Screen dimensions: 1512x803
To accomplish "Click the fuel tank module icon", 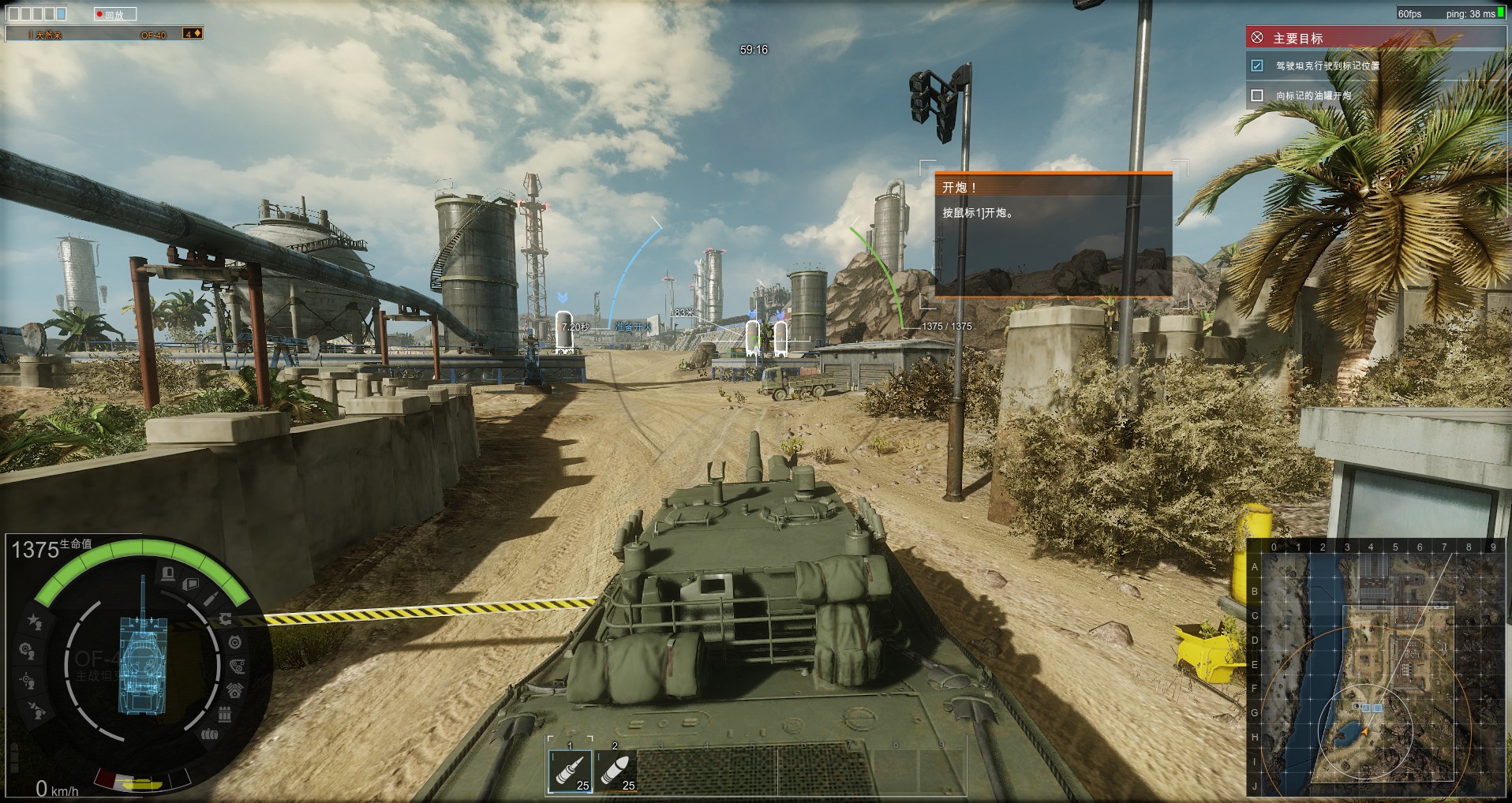I will [209, 735].
